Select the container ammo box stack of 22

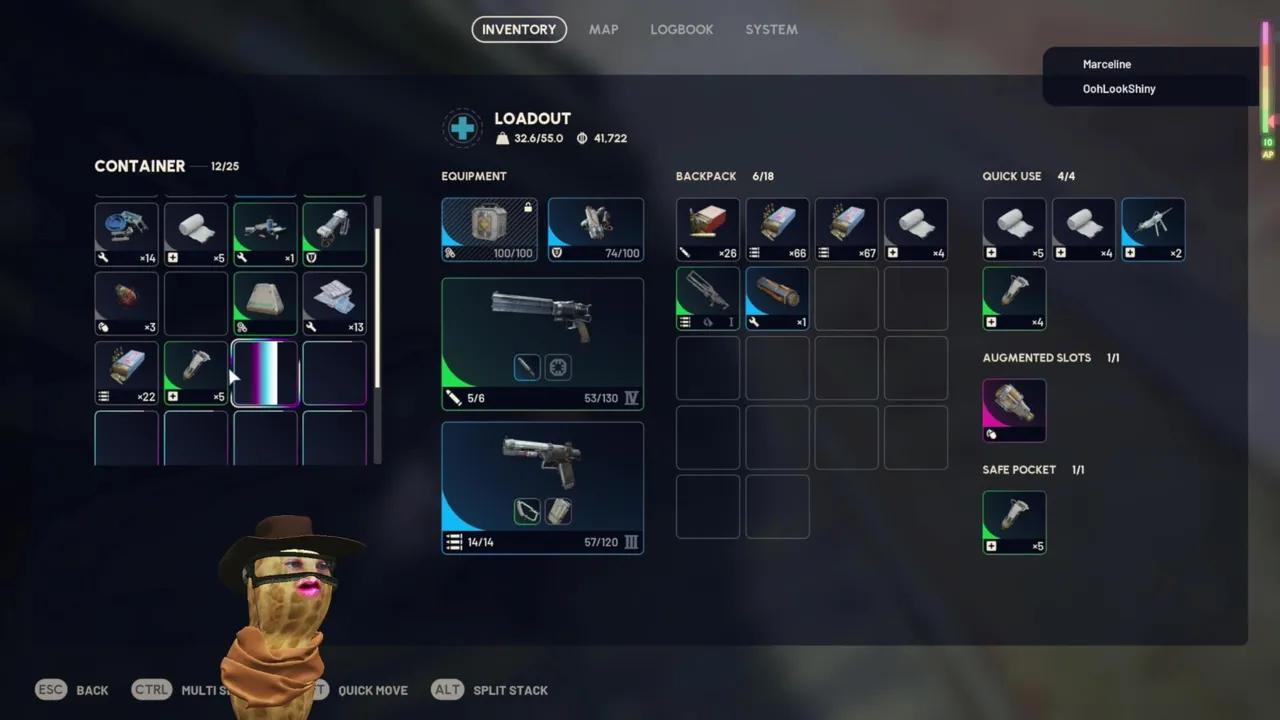click(126, 373)
